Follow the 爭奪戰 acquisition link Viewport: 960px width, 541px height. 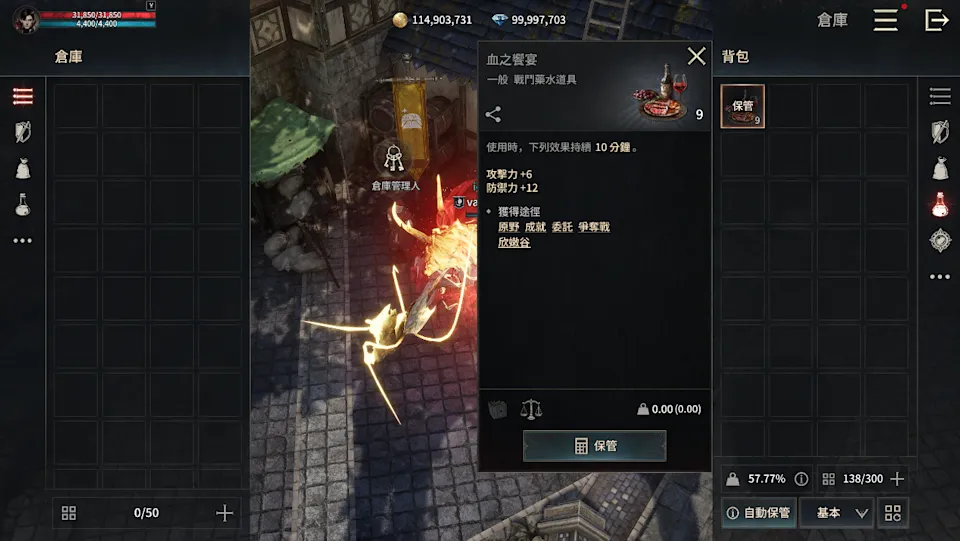coord(593,227)
